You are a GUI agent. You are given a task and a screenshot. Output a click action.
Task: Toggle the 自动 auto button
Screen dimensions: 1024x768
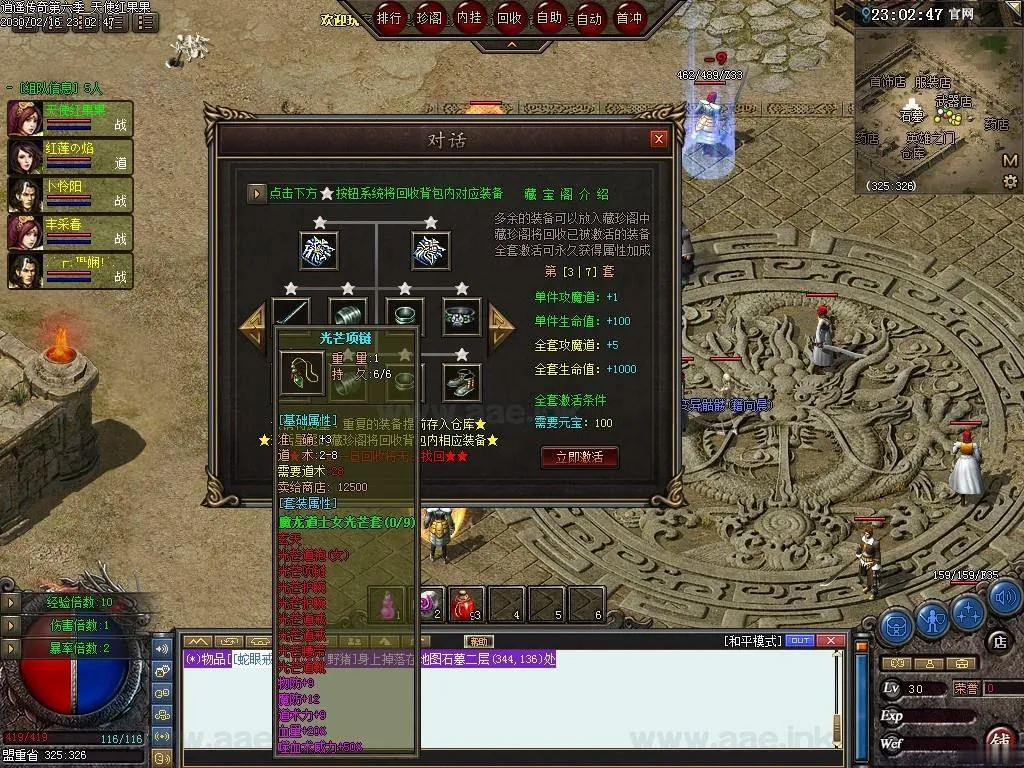589,18
